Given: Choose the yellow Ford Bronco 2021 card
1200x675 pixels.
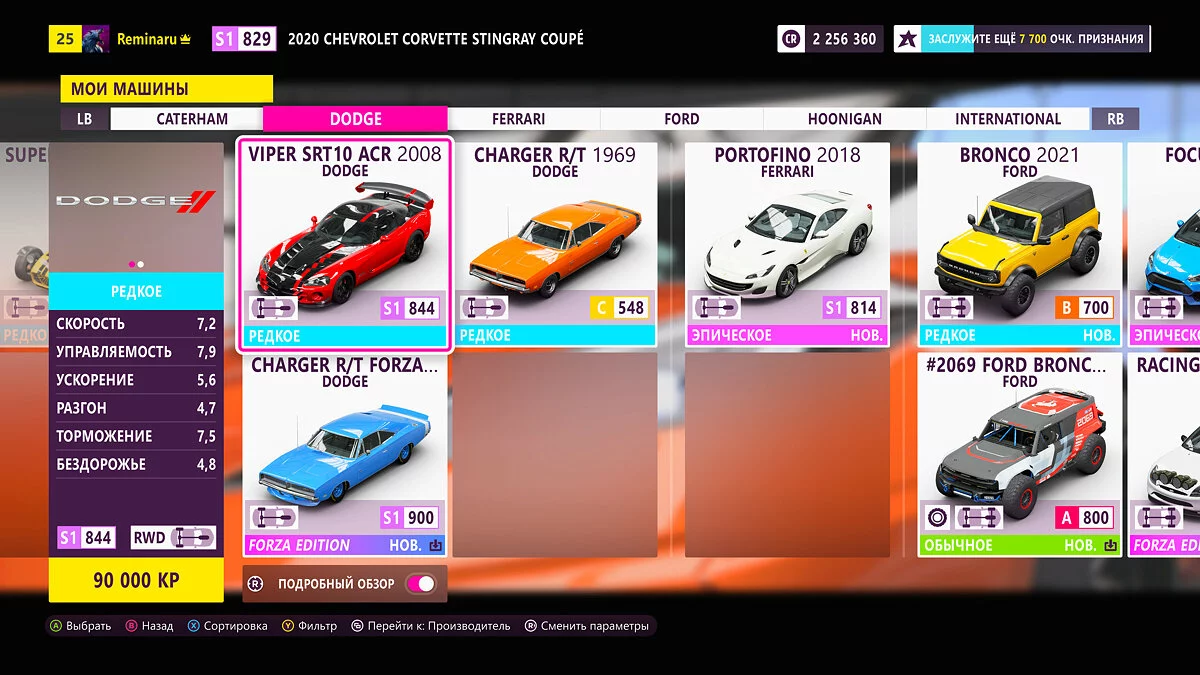Looking at the screenshot, I should tap(1019, 244).
